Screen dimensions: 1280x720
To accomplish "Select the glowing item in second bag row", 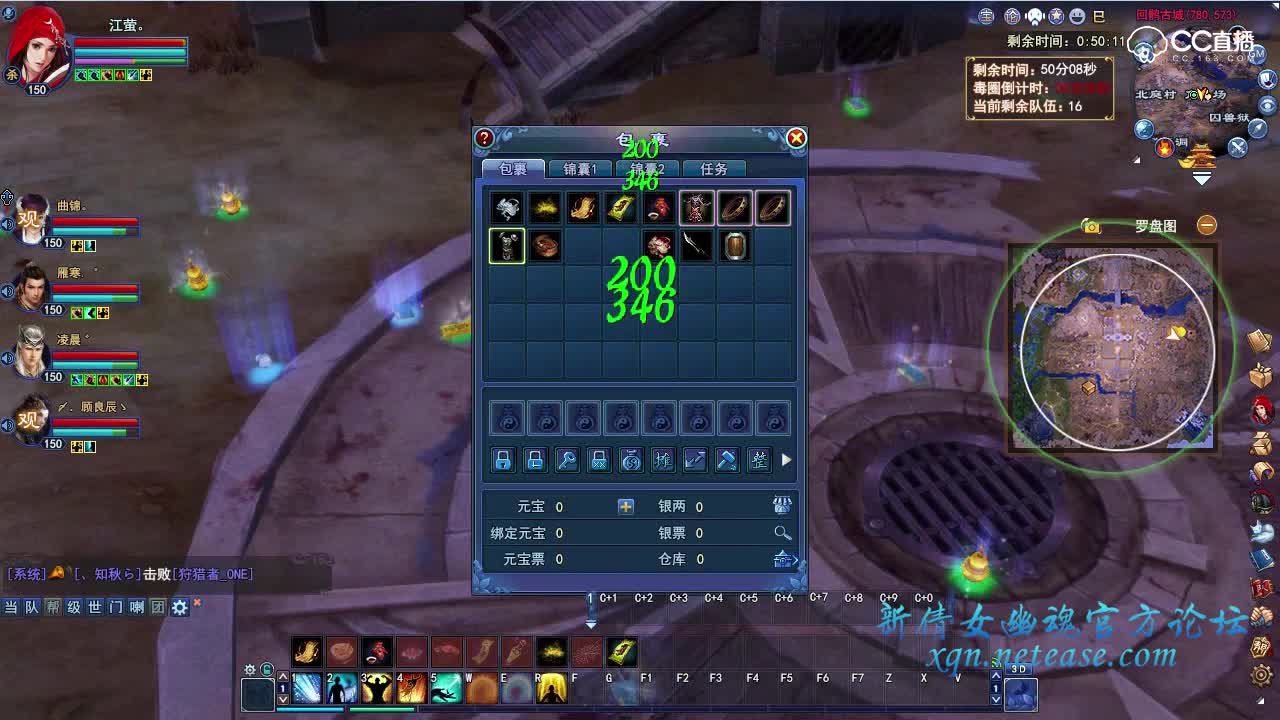I will click(506, 245).
